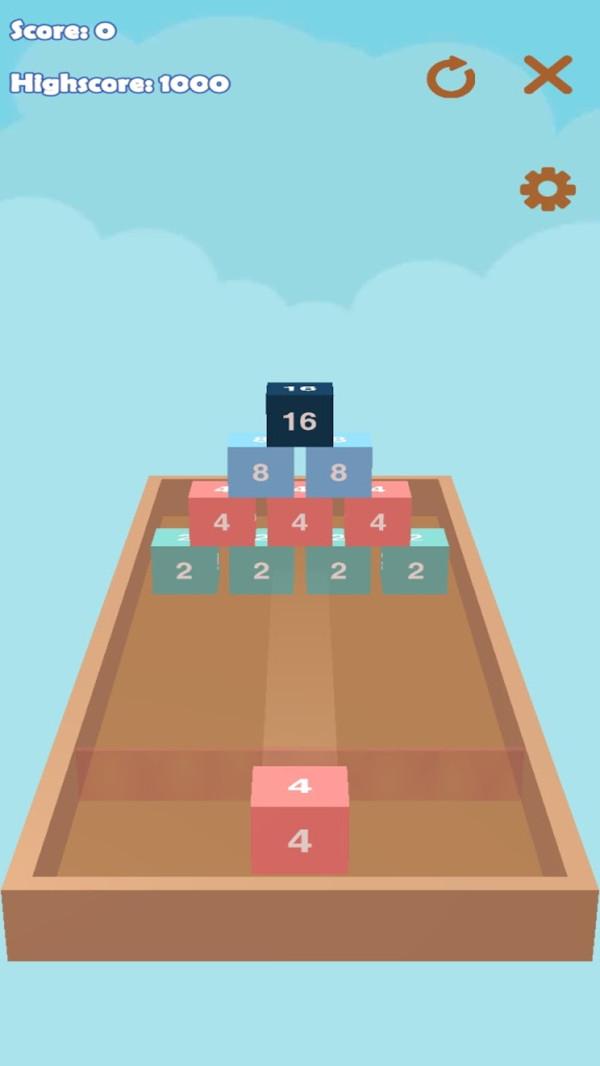Image resolution: width=600 pixels, height=1066 pixels.
Task: Close the game with the X button
Action: pyautogui.click(x=547, y=75)
